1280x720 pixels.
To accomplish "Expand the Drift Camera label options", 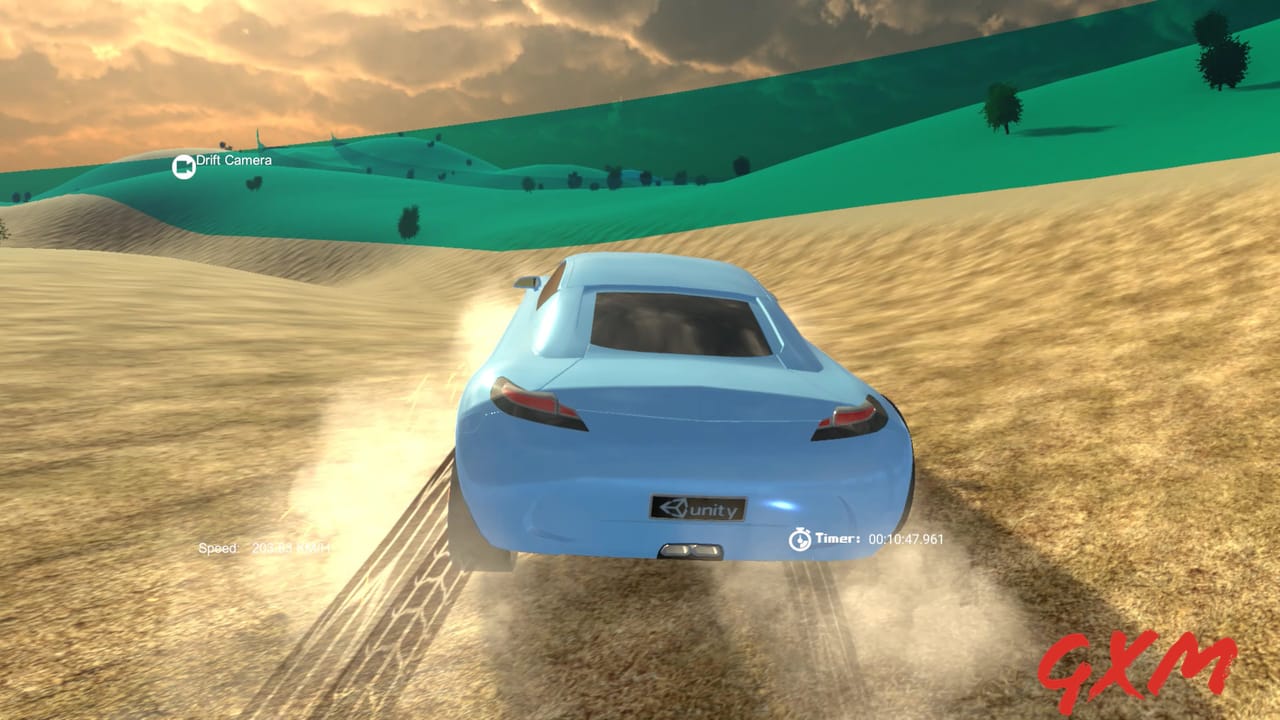I will pyautogui.click(x=234, y=160).
